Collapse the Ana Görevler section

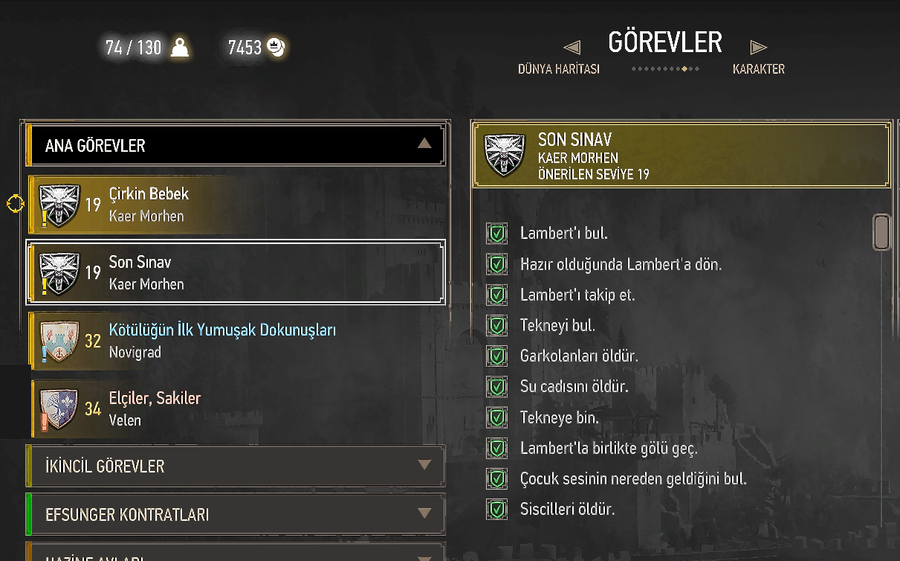[x=424, y=144]
